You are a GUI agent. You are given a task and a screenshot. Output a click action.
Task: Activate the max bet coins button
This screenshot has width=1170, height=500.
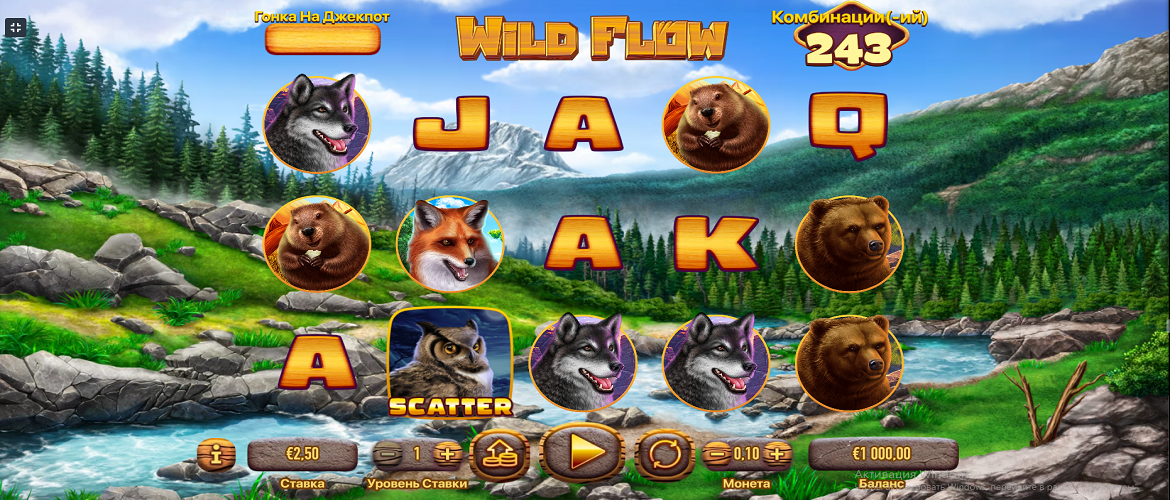500,454
